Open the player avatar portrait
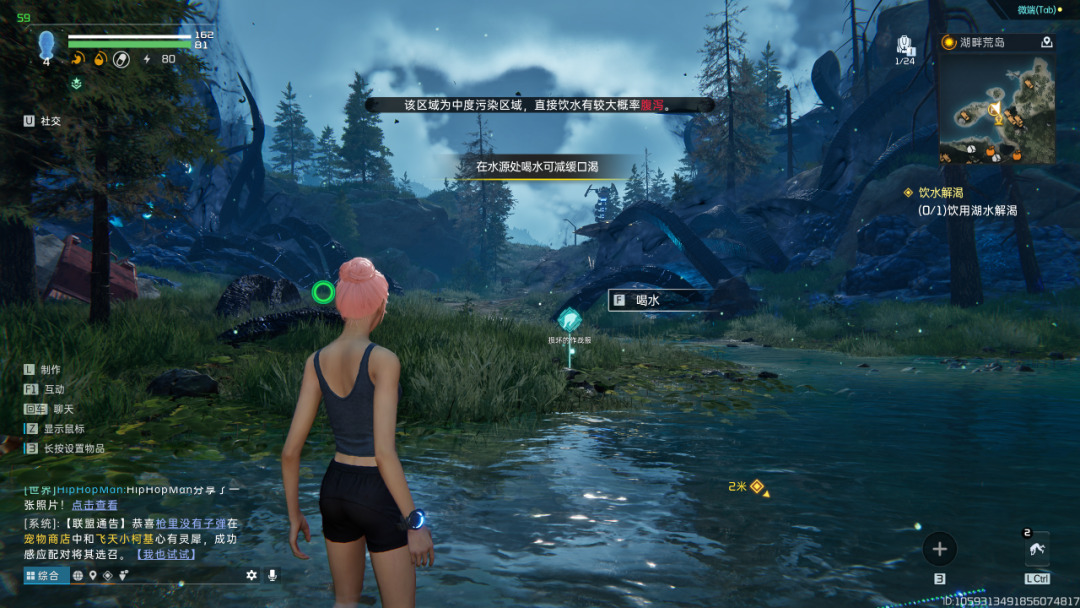The width and height of the screenshot is (1080, 608). [46, 45]
